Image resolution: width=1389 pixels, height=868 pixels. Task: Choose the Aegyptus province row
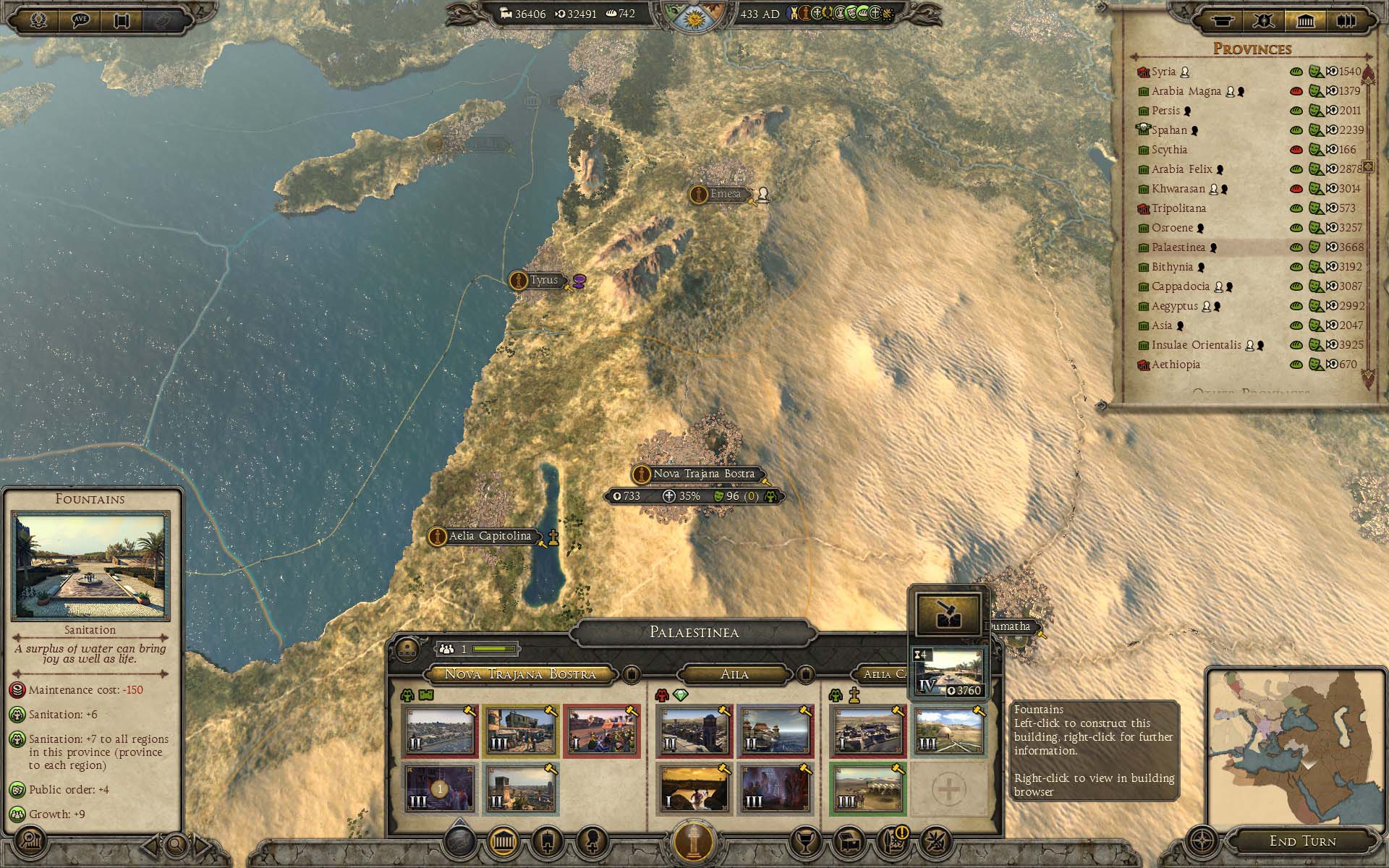tap(1175, 306)
